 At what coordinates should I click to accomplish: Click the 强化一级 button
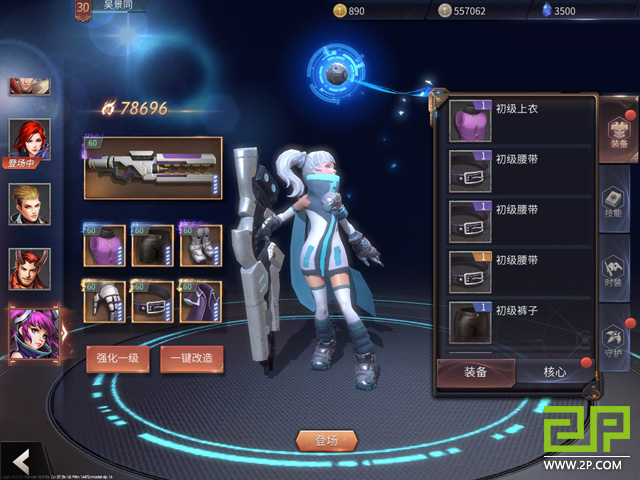coord(118,358)
